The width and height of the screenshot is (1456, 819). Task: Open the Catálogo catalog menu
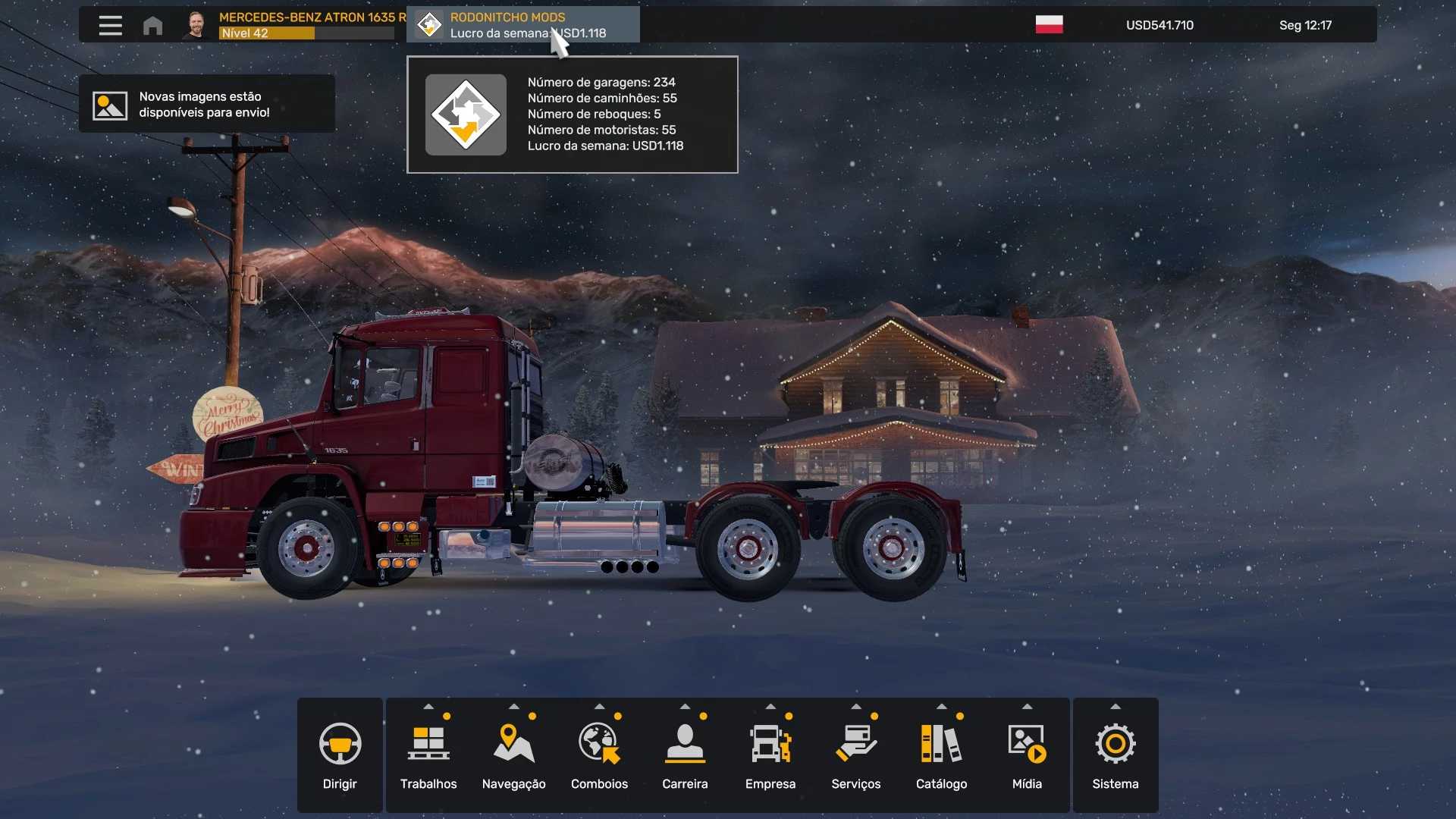pyautogui.click(x=941, y=755)
